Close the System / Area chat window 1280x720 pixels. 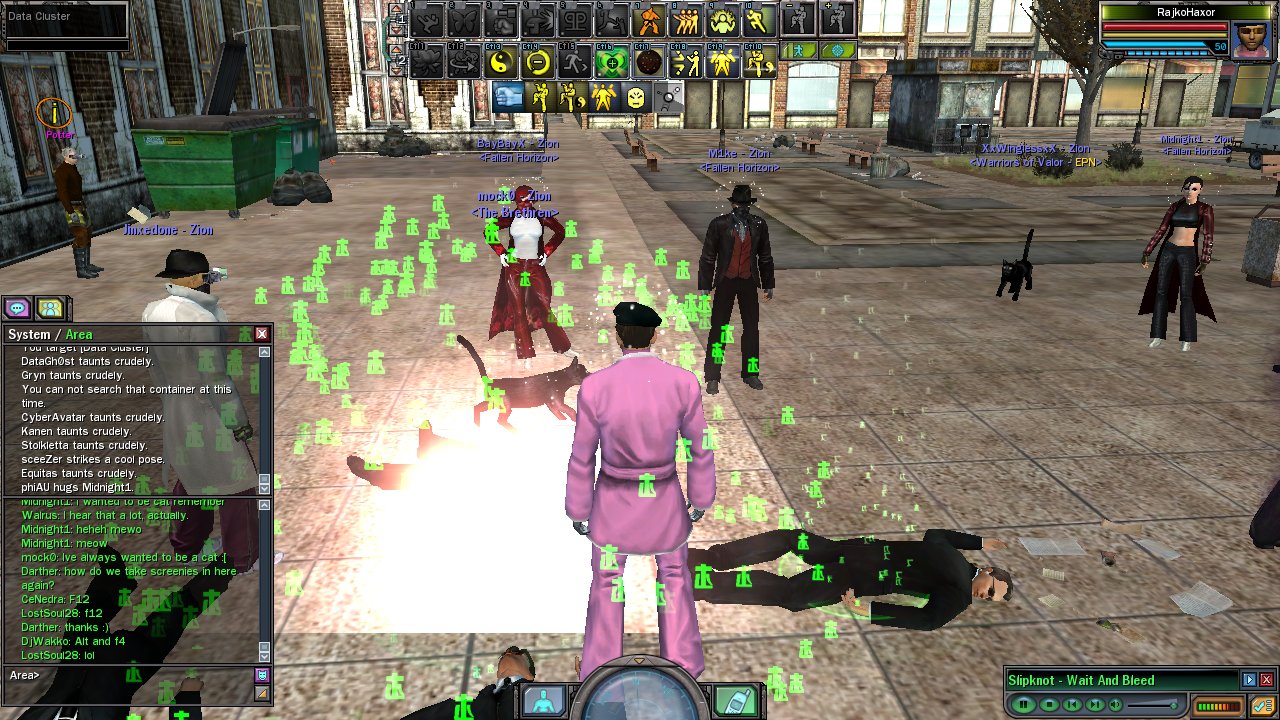(262, 334)
